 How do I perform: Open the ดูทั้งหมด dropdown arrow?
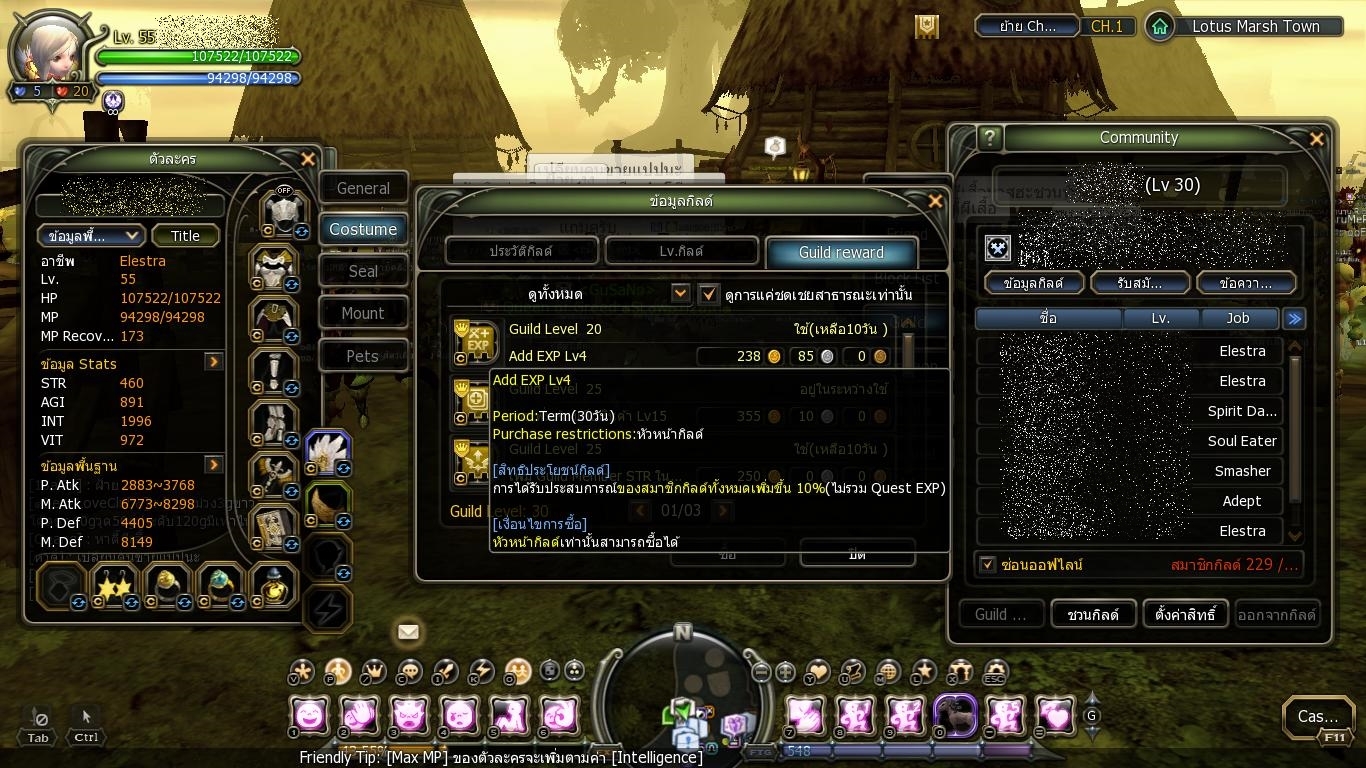pyautogui.click(x=681, y=294)
